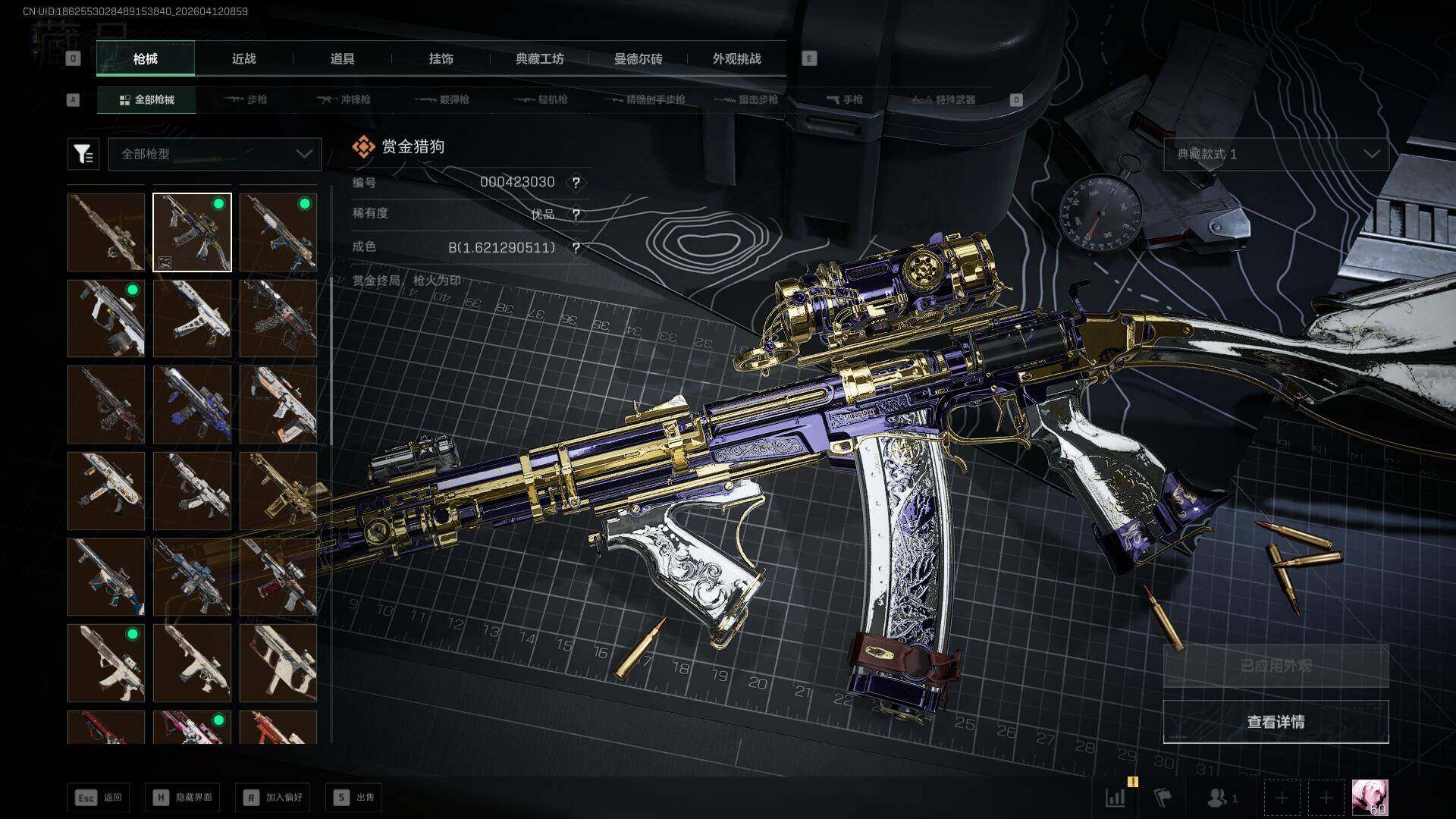
Task: View details with the 查看详情 button
Action: click(x=1276, y=722)
